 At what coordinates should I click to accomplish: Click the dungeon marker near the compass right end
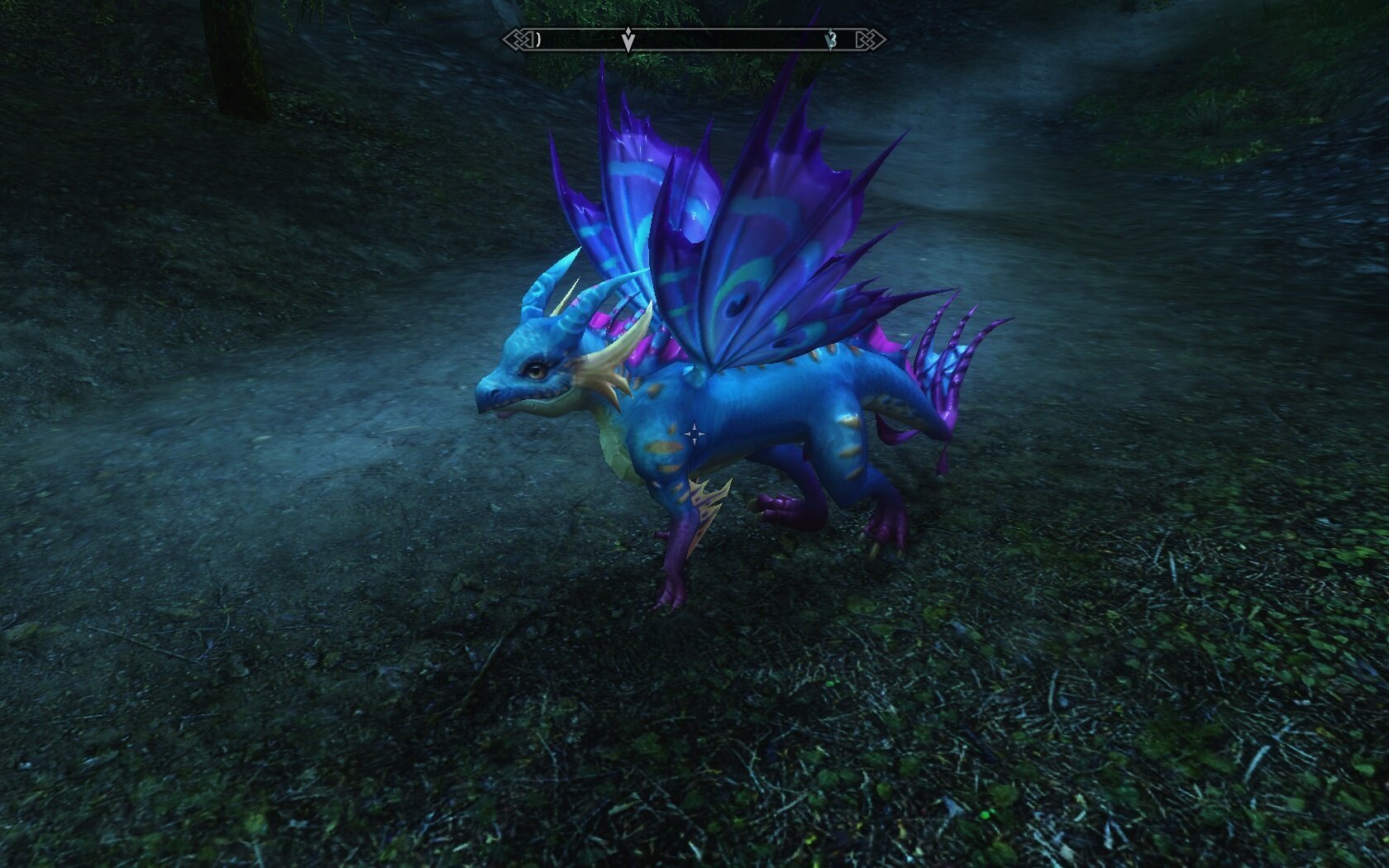(x=833, y=39)
